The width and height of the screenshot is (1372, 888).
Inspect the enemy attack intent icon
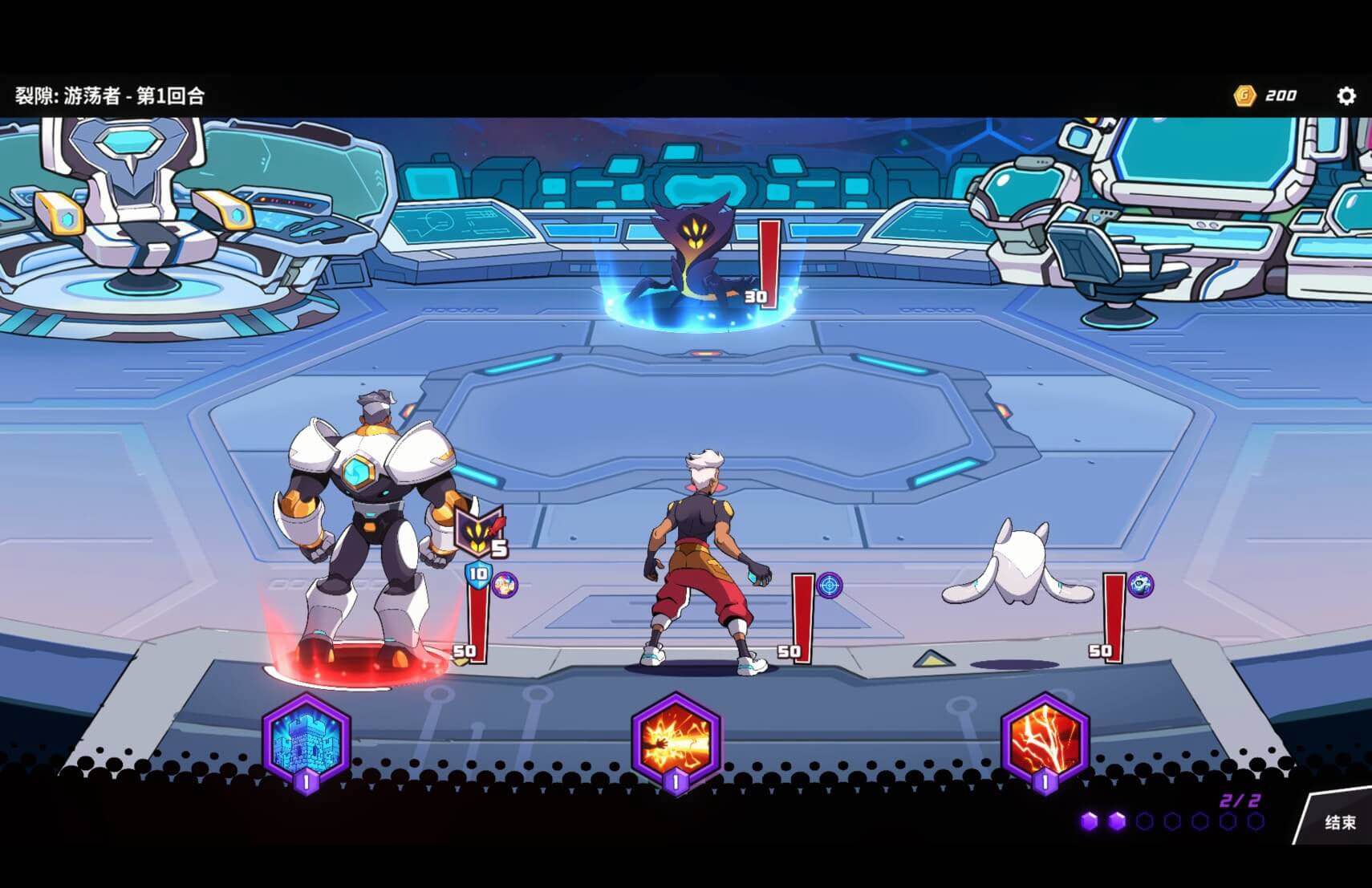(x=480, y=531)
